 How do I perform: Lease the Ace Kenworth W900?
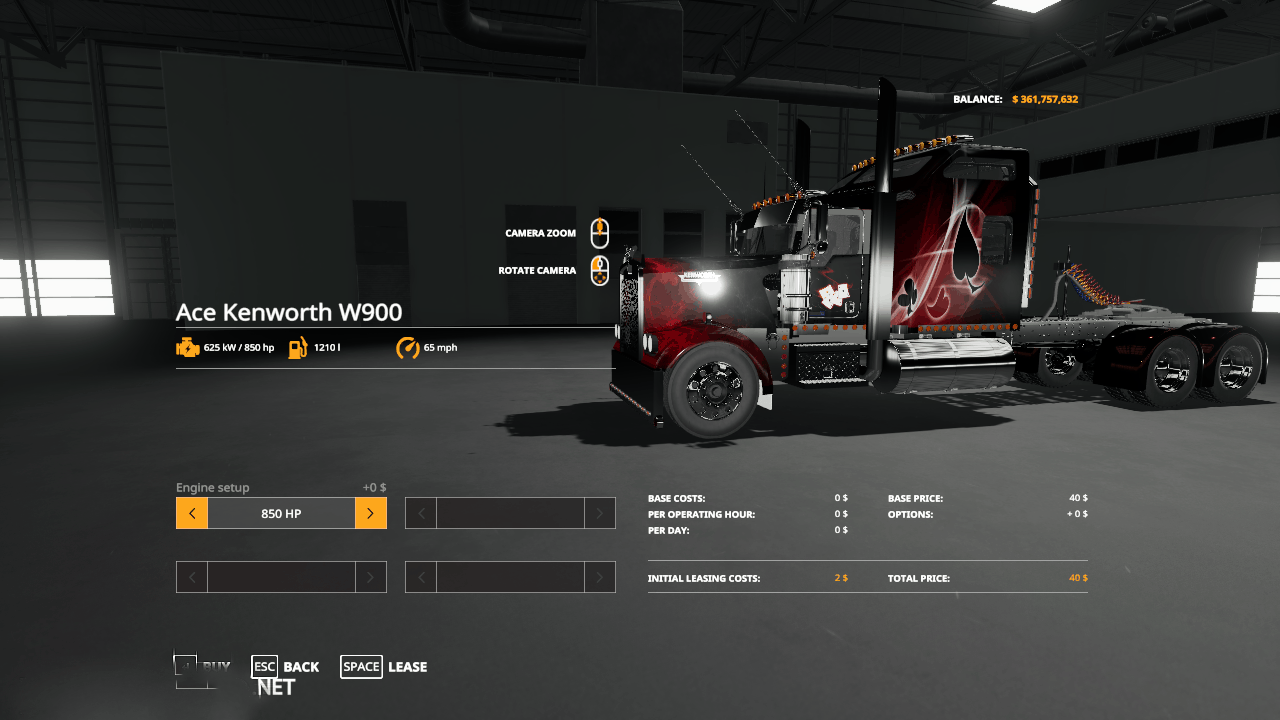pos(384,667)
